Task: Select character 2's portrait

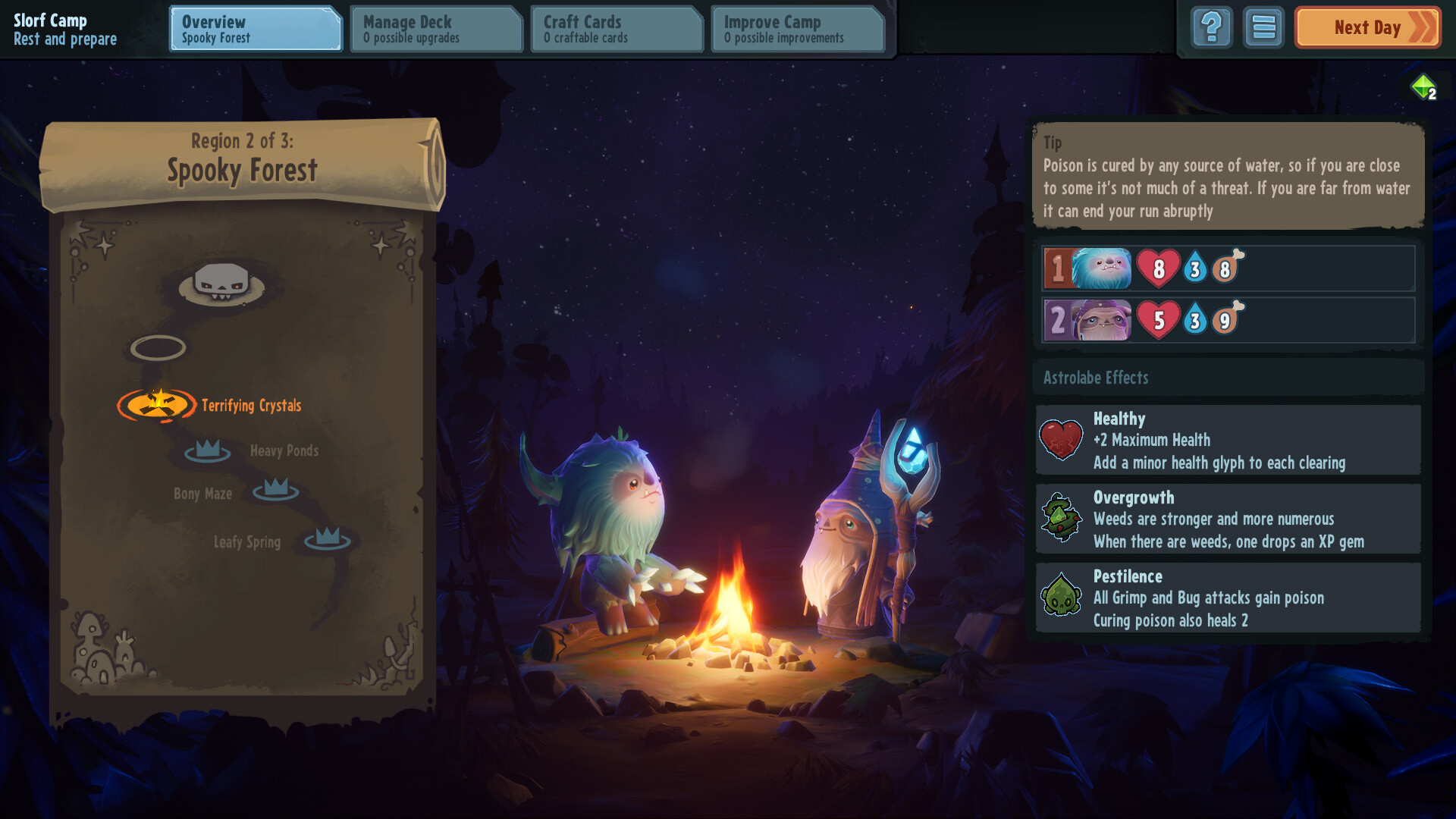Action: [1102, 318]
